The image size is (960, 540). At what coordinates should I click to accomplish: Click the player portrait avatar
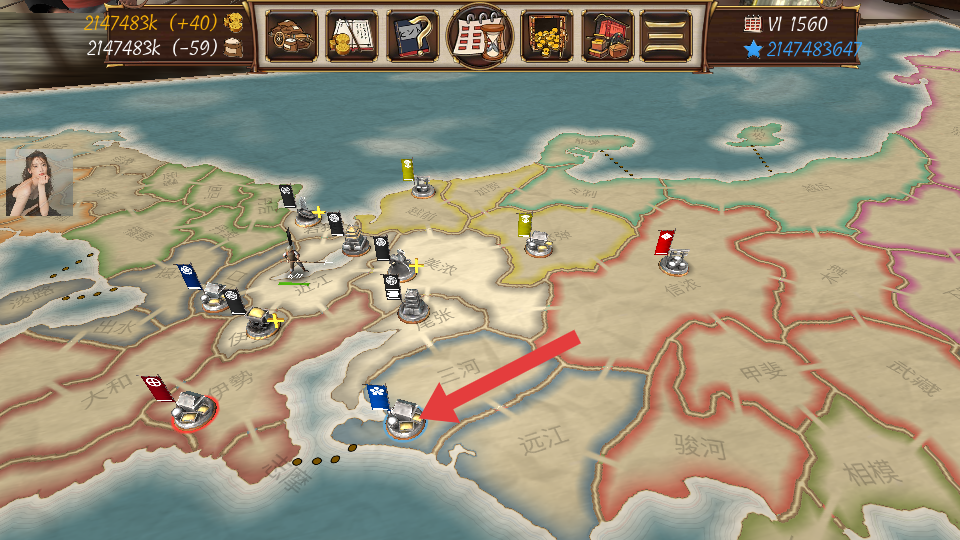[x=38, y=183]
